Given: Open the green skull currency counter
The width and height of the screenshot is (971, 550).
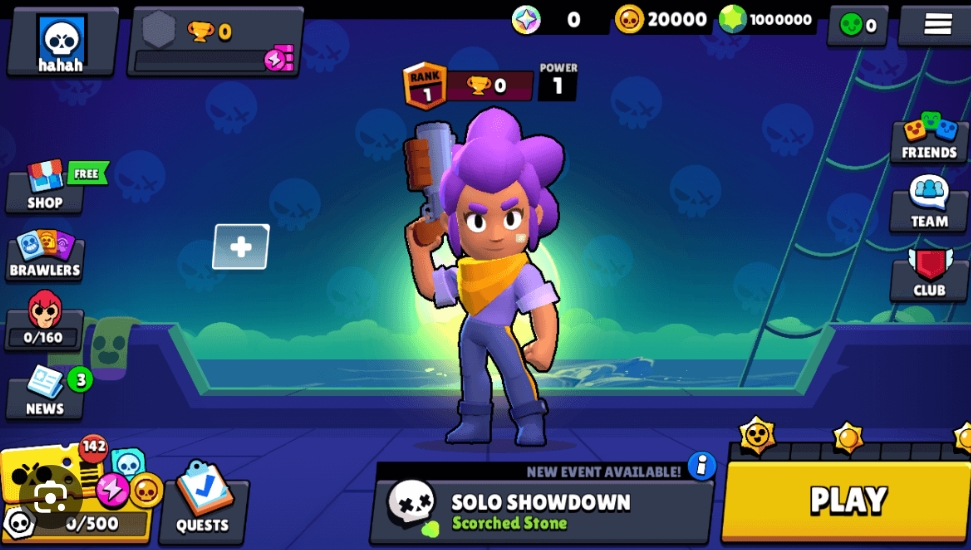Looking at the screenshot, I should point(858,25).
